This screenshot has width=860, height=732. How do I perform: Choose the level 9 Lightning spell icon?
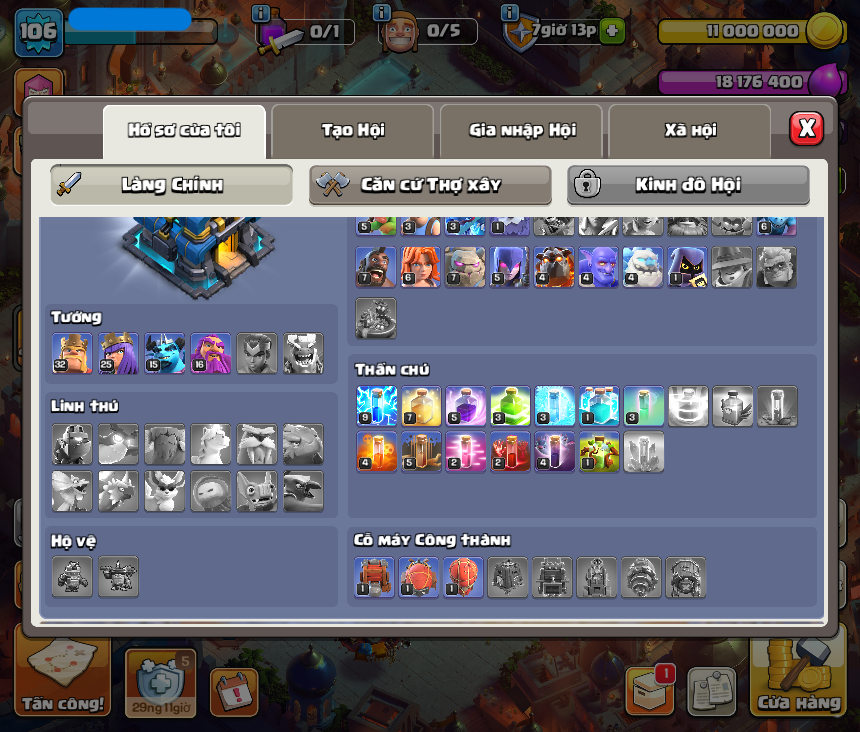376,406
